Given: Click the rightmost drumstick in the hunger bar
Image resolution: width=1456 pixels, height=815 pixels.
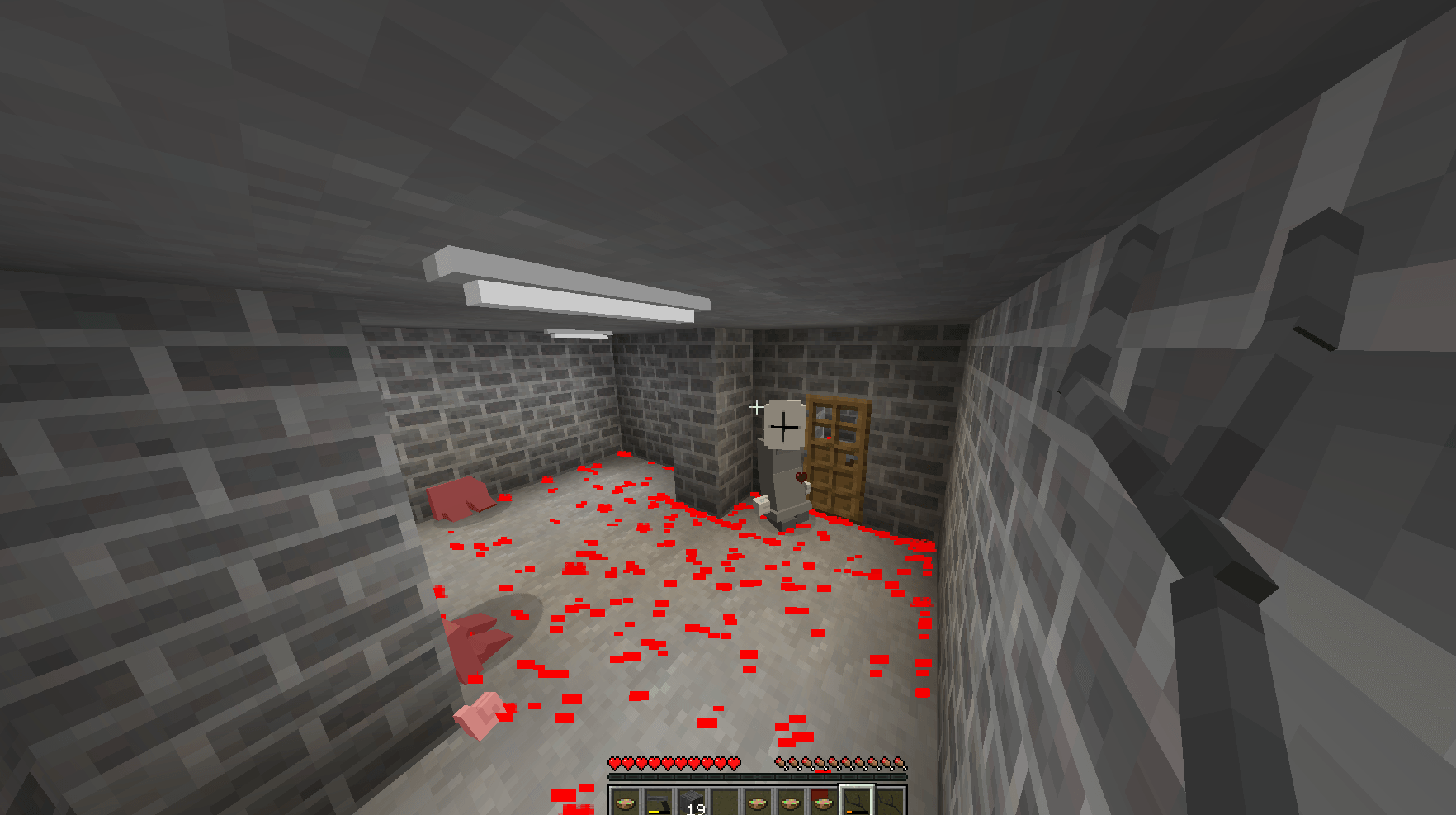Looking at the screenshot, I should coord(900,762).
